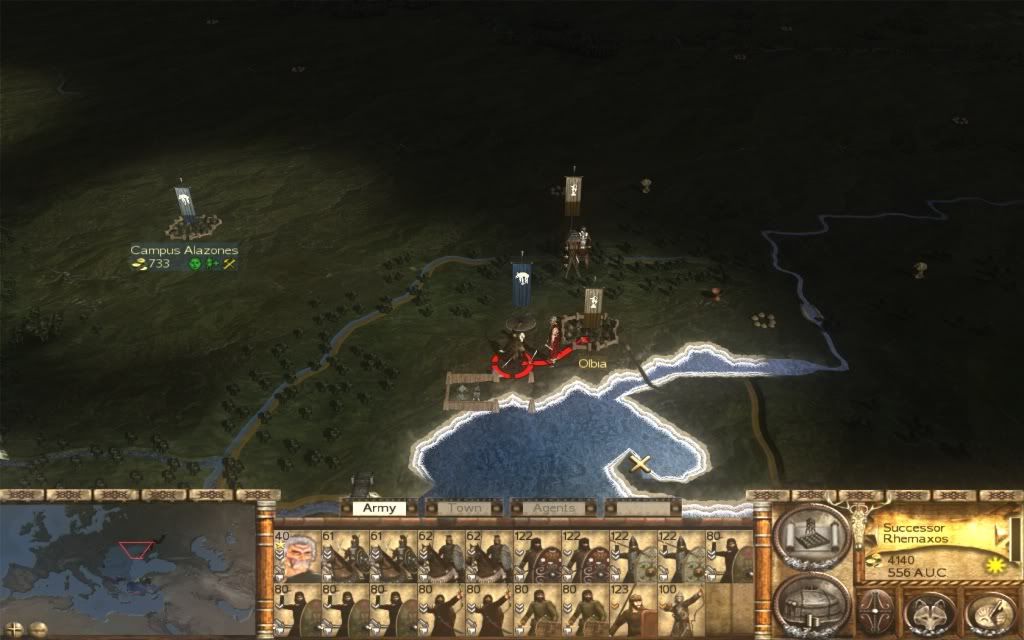Open the Agents tab
The height and width of the screenshot is (640, 1024).
(552, 508)
